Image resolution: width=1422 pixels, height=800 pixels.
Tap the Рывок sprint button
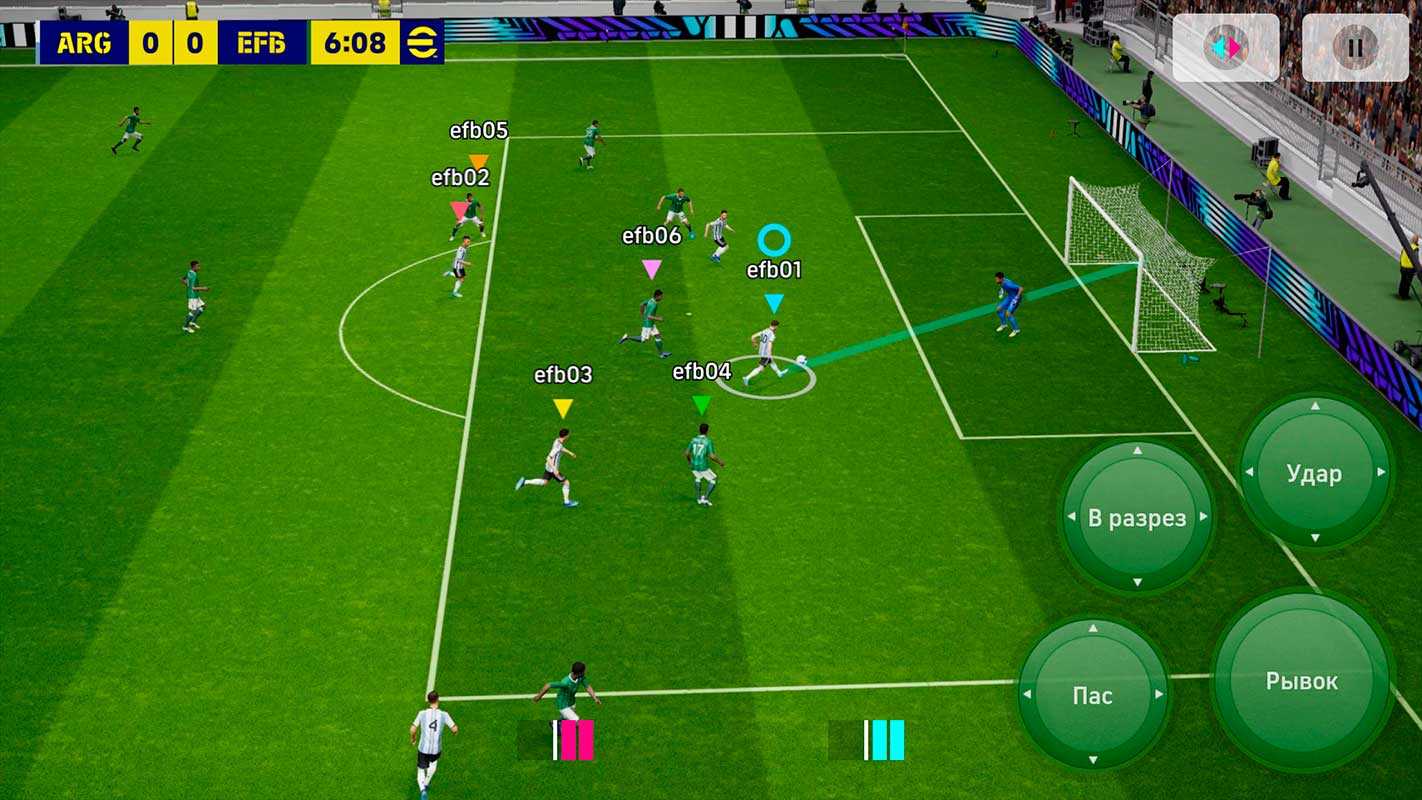click(1301, 681)
